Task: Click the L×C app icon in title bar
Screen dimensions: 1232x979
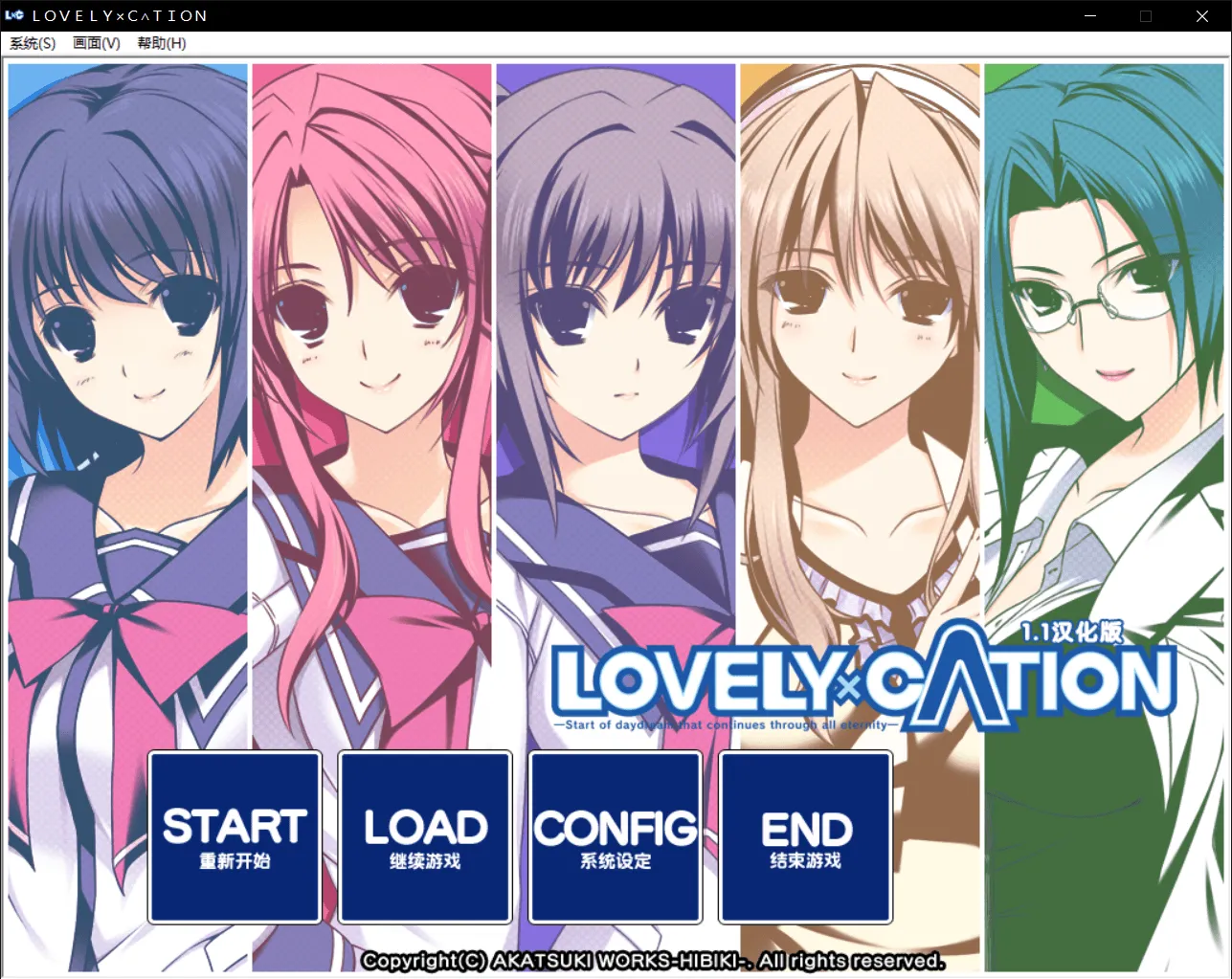Action: tap(15, 15)
